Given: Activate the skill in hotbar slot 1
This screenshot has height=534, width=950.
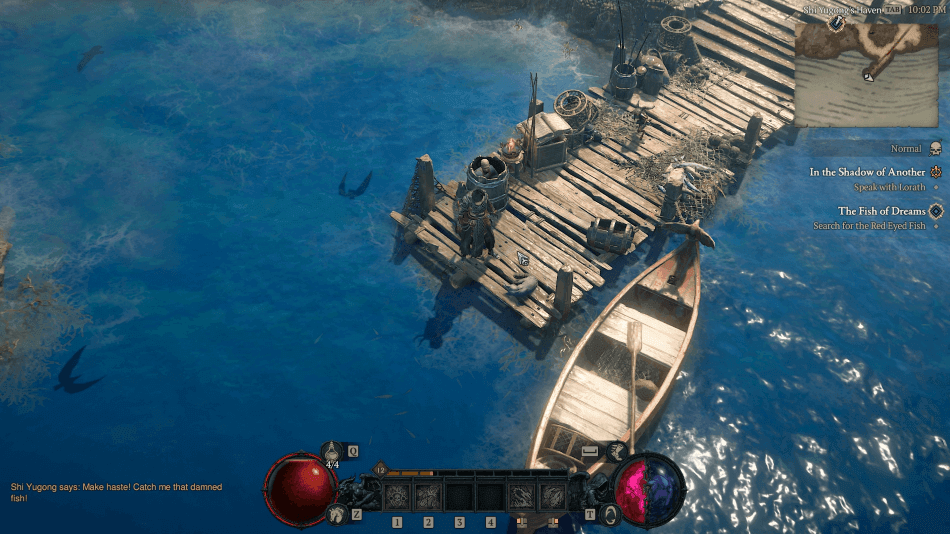Looking at the screenshot, I should (397, 496).
